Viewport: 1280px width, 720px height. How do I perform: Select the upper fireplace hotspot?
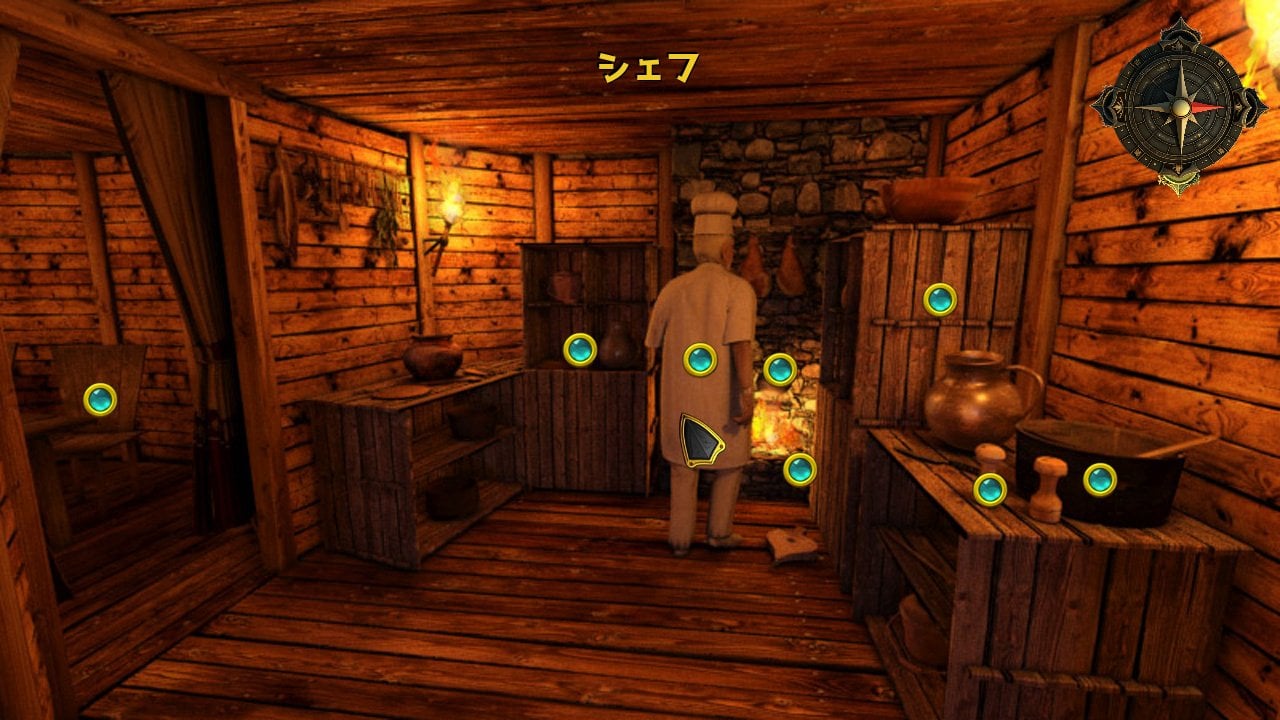(780, 369)
